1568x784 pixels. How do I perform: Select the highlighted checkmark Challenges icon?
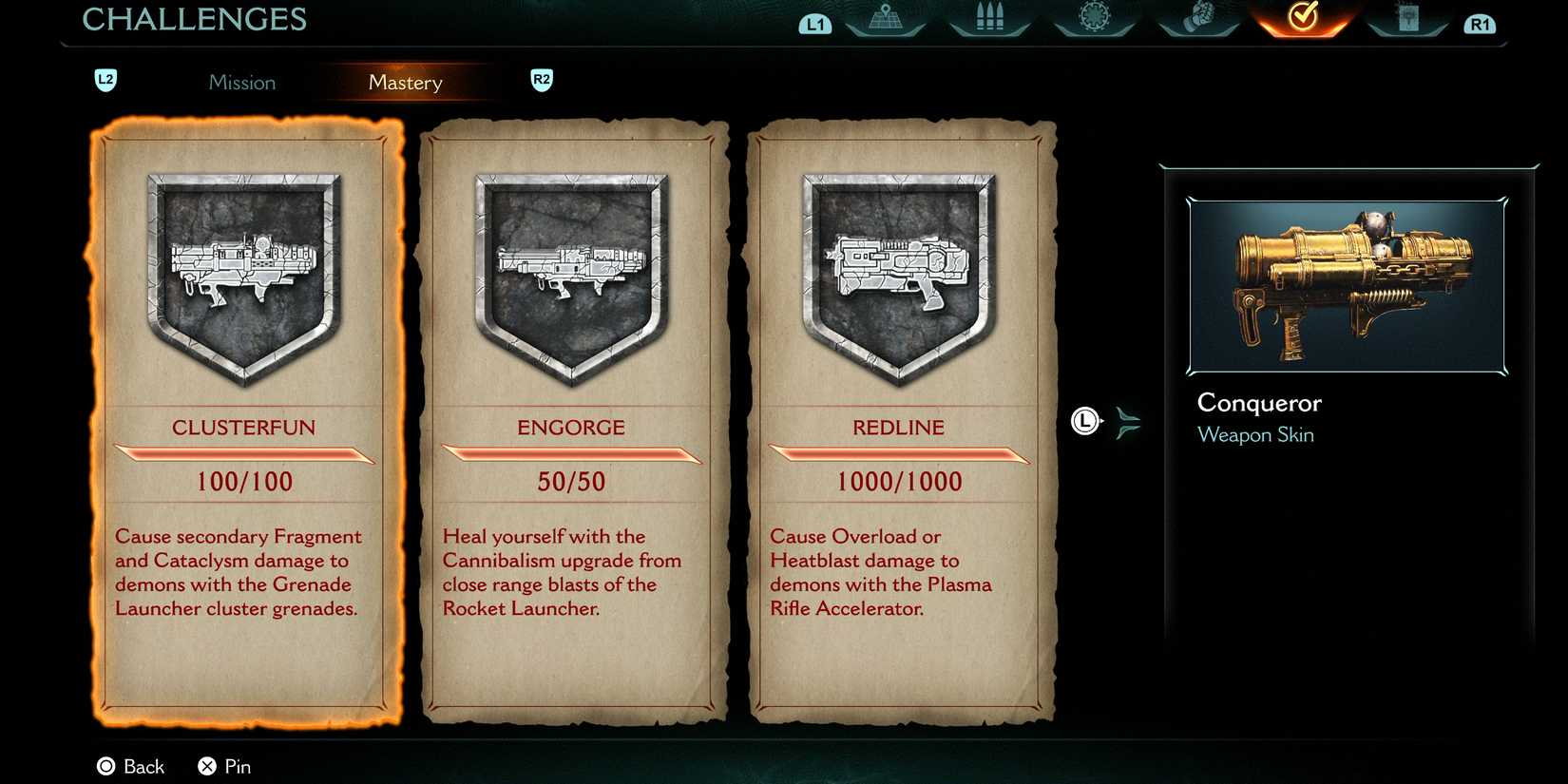click(x=1304, y=16)
